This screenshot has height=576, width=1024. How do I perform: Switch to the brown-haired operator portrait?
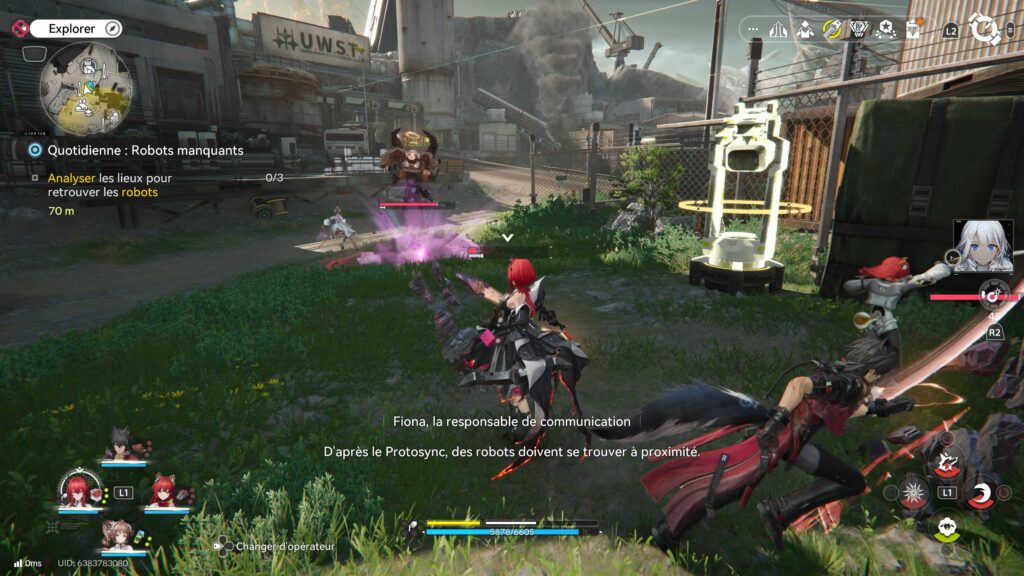pos(122,534)
